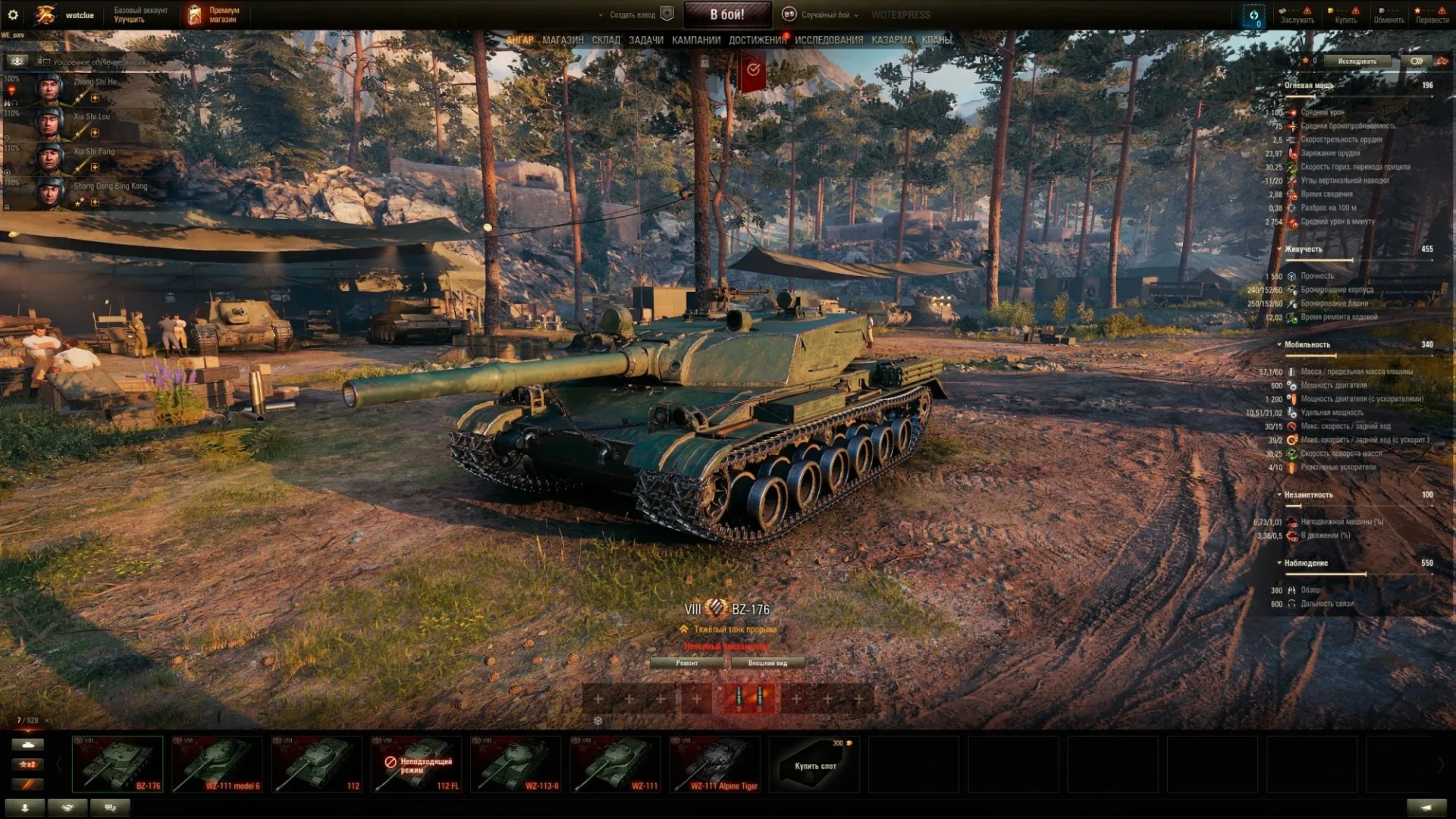Choose the WZ-111 Alpine Tiger tank
Viewport: 1456px width, 819px height.
click(714, 764)
